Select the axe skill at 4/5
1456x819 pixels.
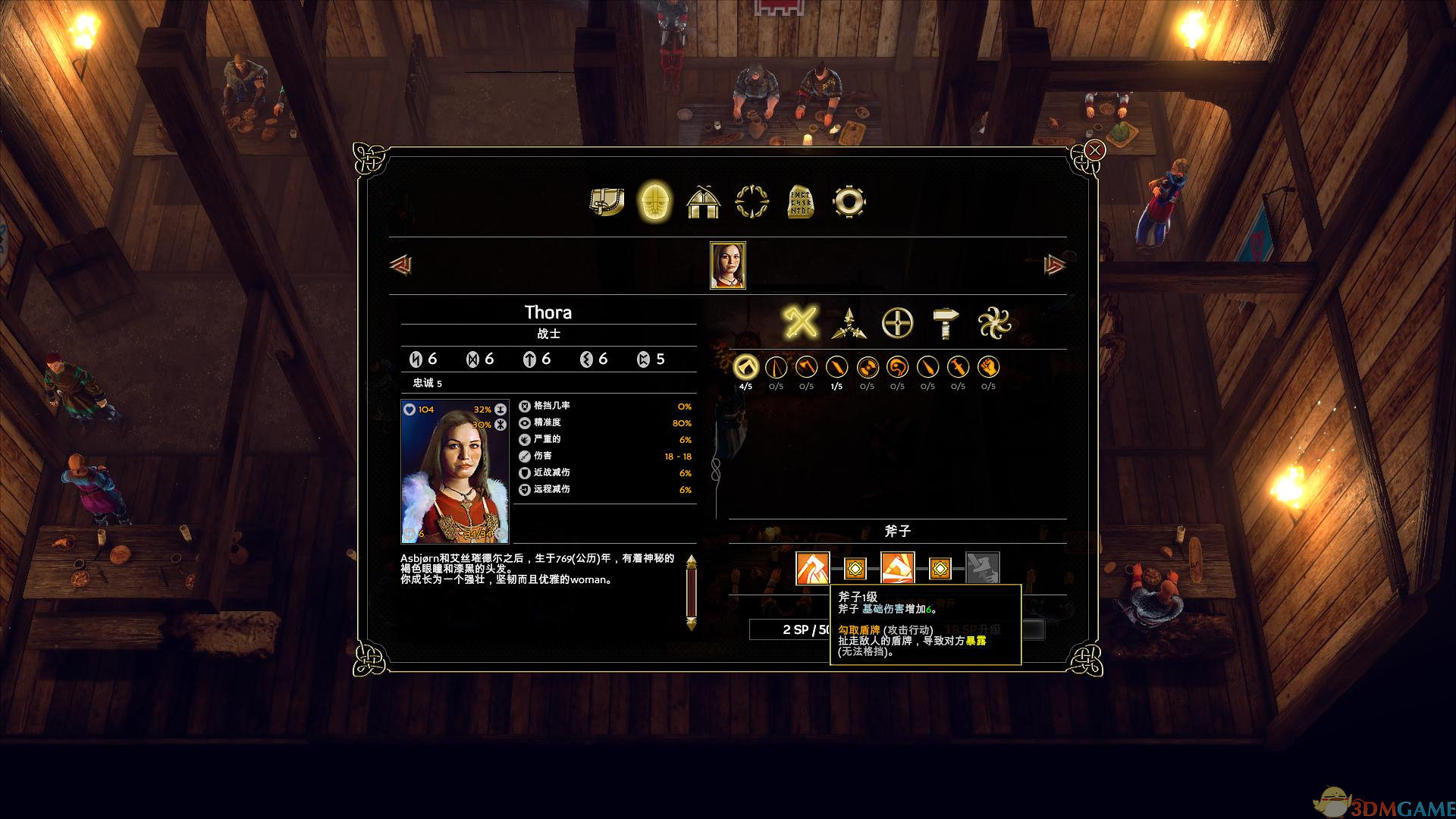745,368
